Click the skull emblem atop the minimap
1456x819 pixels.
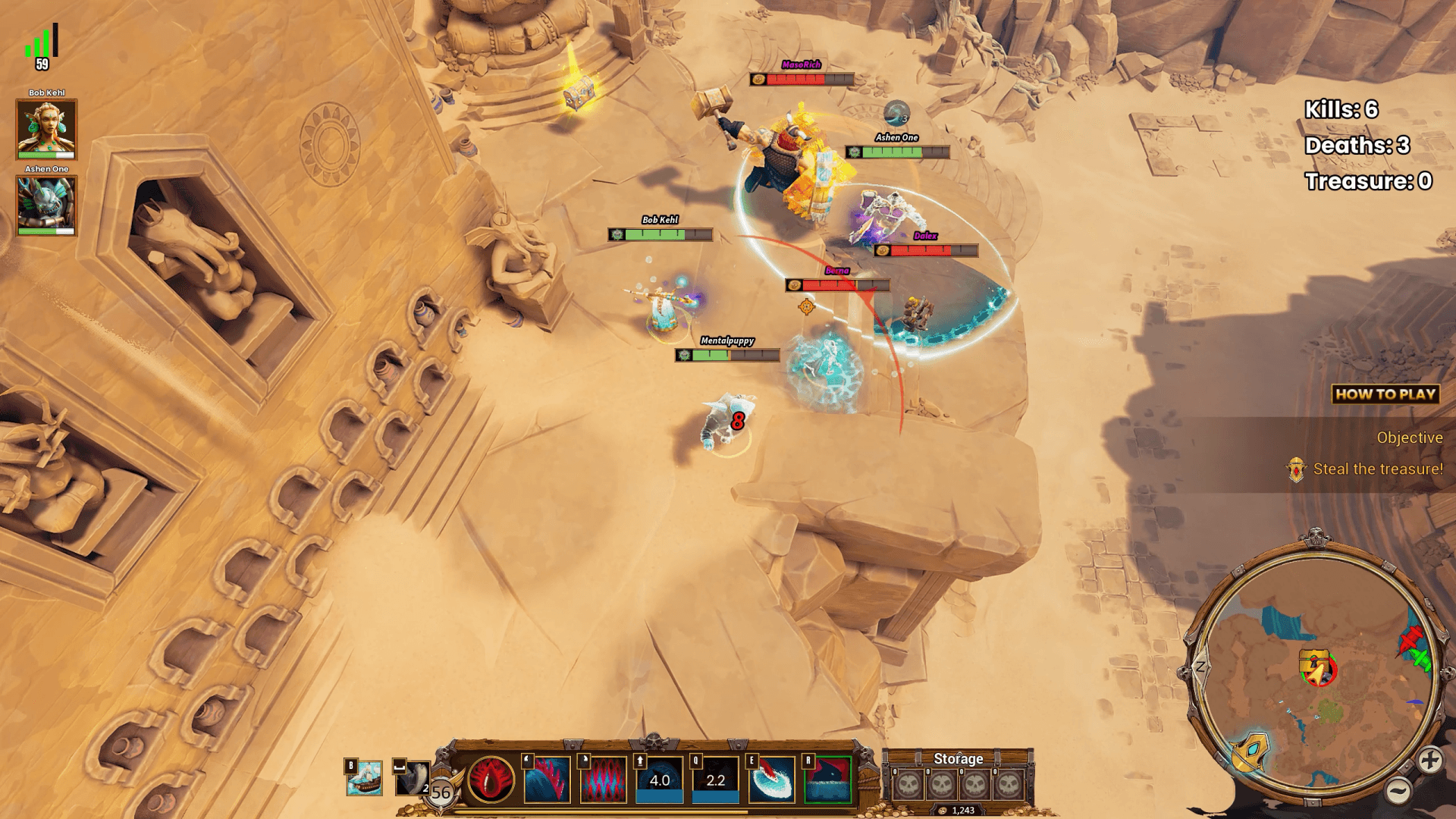(1316, 538)
